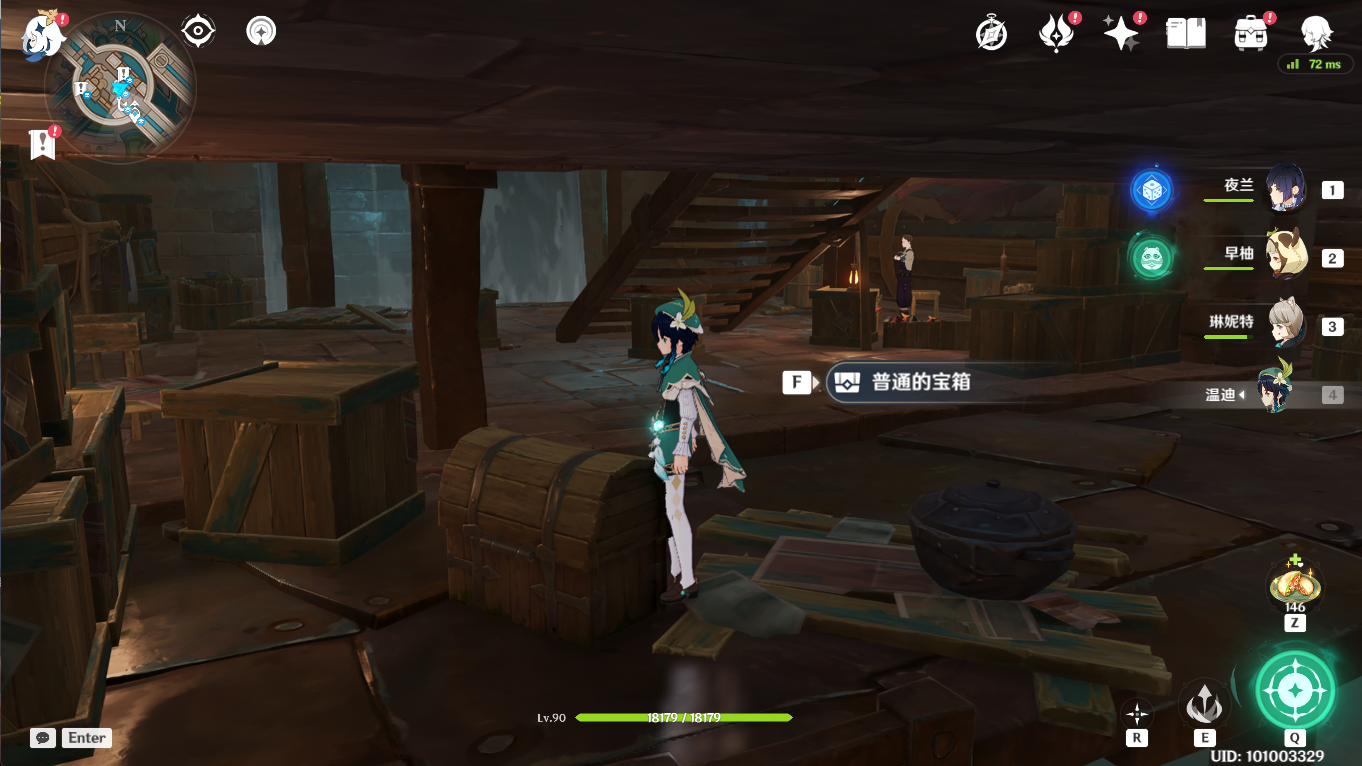The height and width of the screenshot is (766, 1362).
Task: Open the Shop via bag icon
Action: click(1249, 31)
